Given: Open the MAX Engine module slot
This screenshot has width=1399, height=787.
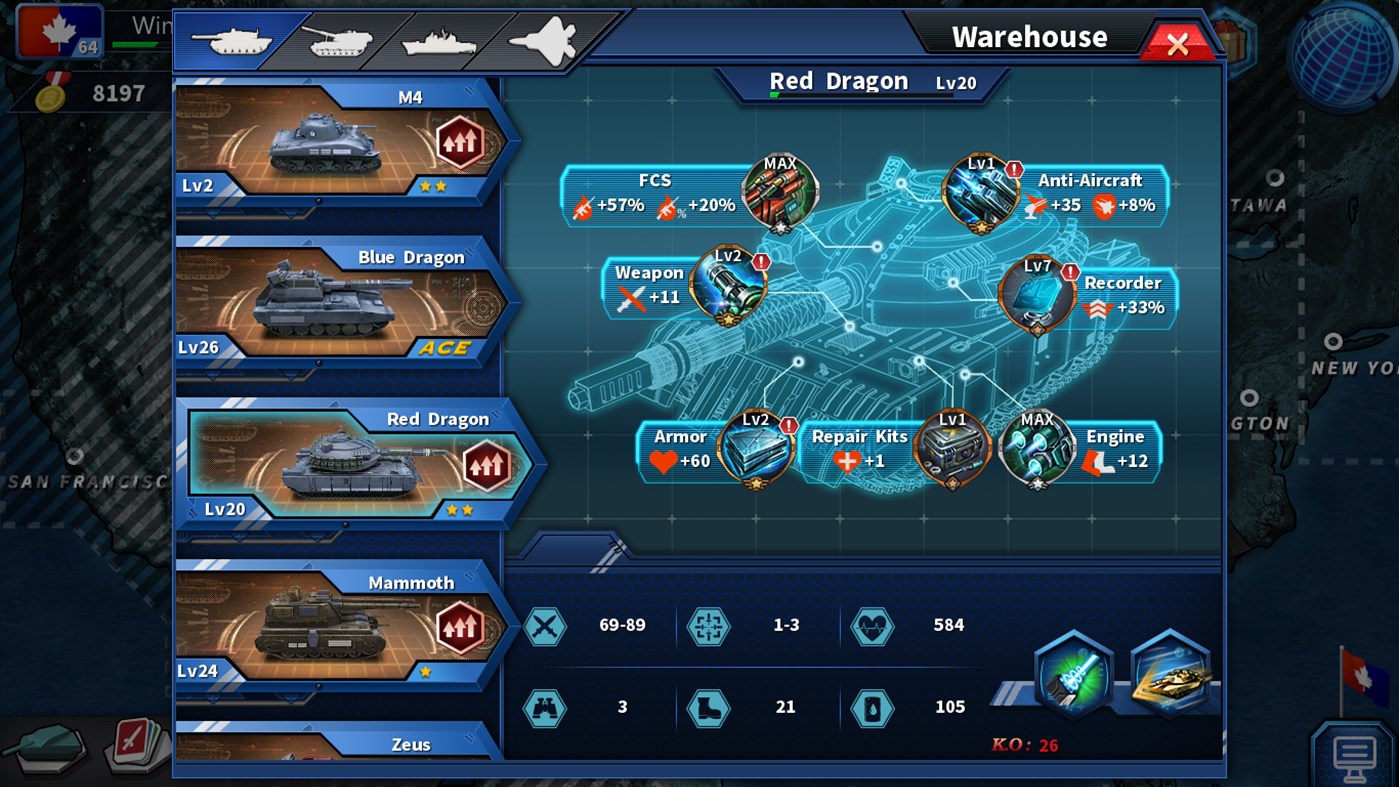Looking at the screenshot, I should tap(1037, 450).
